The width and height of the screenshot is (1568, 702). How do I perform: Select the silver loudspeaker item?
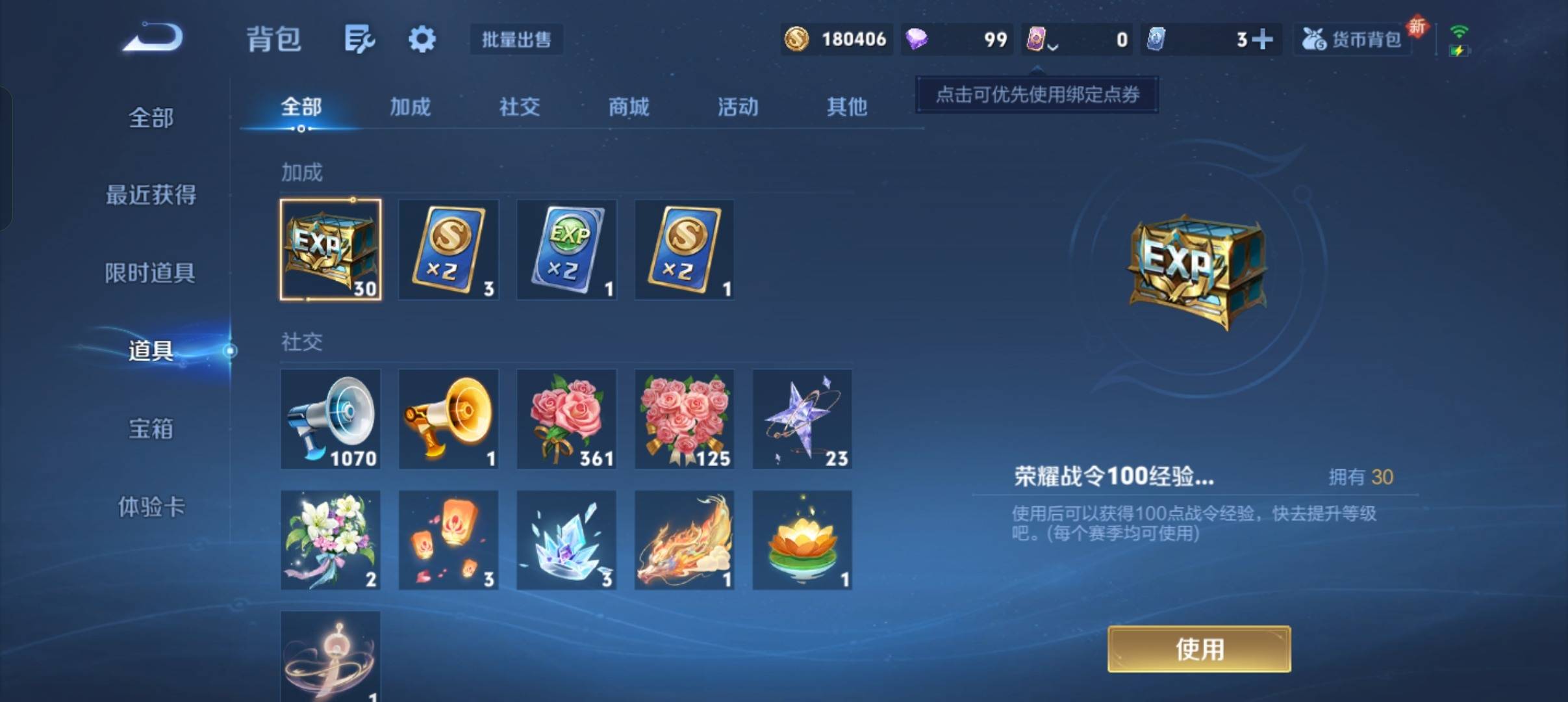click(330, 419)
